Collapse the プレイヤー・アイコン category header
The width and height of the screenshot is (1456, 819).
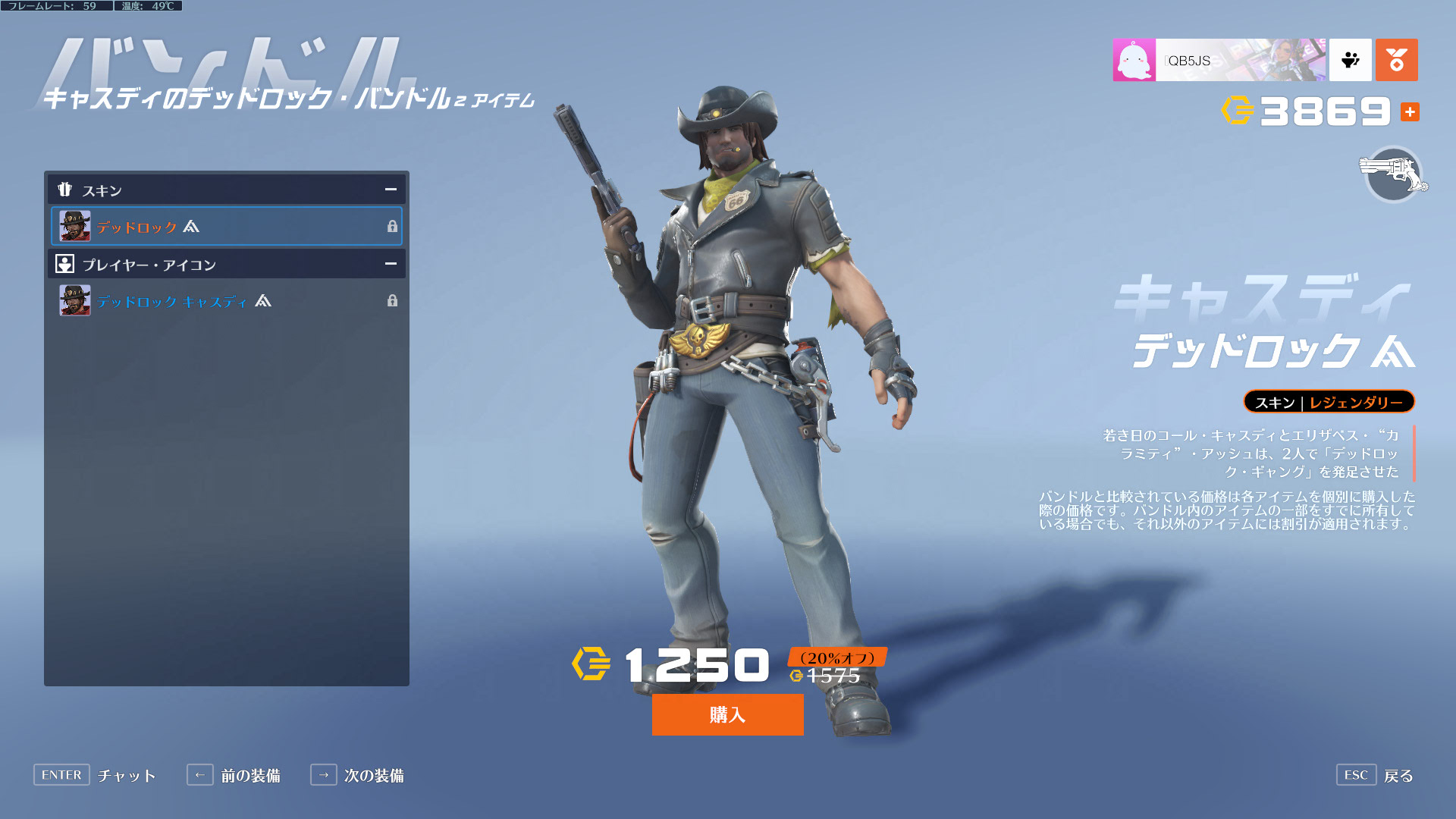pyautogui.click(x=391, y=264)
